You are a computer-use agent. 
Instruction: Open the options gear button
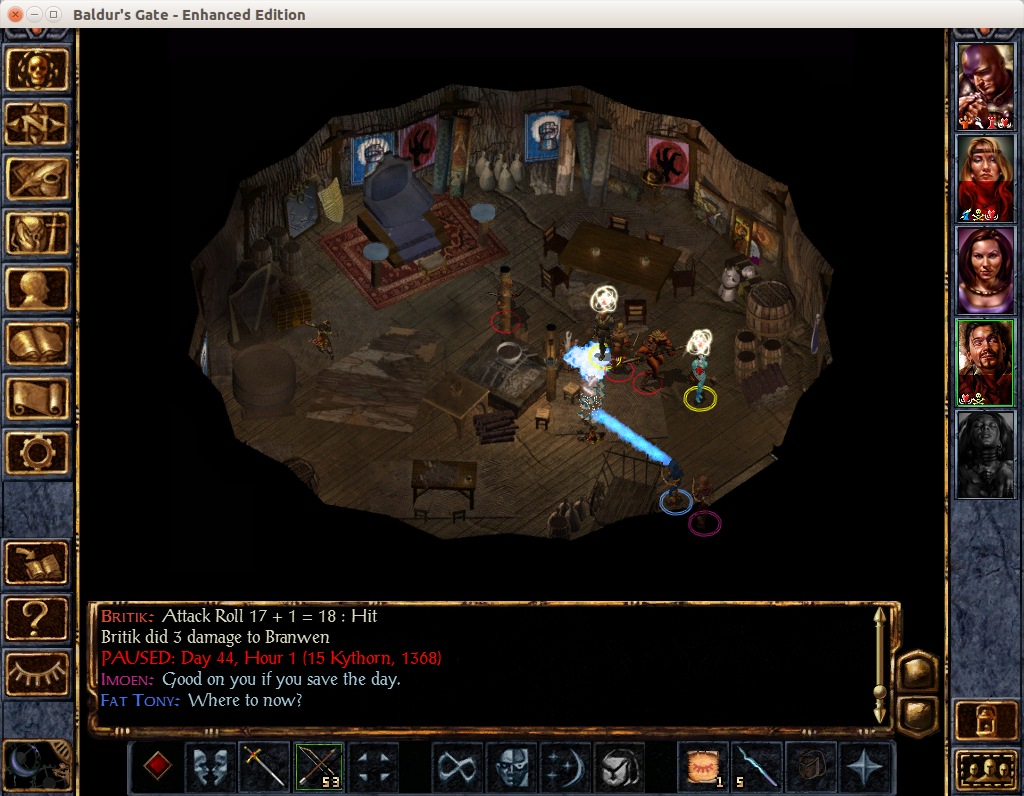[38, 453]
